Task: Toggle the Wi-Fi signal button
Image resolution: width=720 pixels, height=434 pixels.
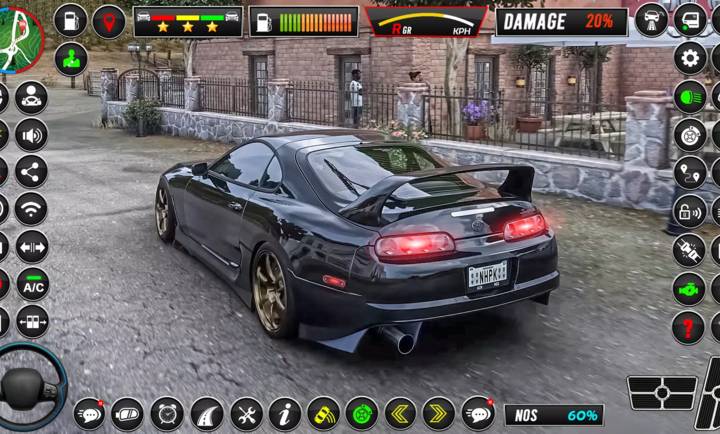Action: click(32, 209)
